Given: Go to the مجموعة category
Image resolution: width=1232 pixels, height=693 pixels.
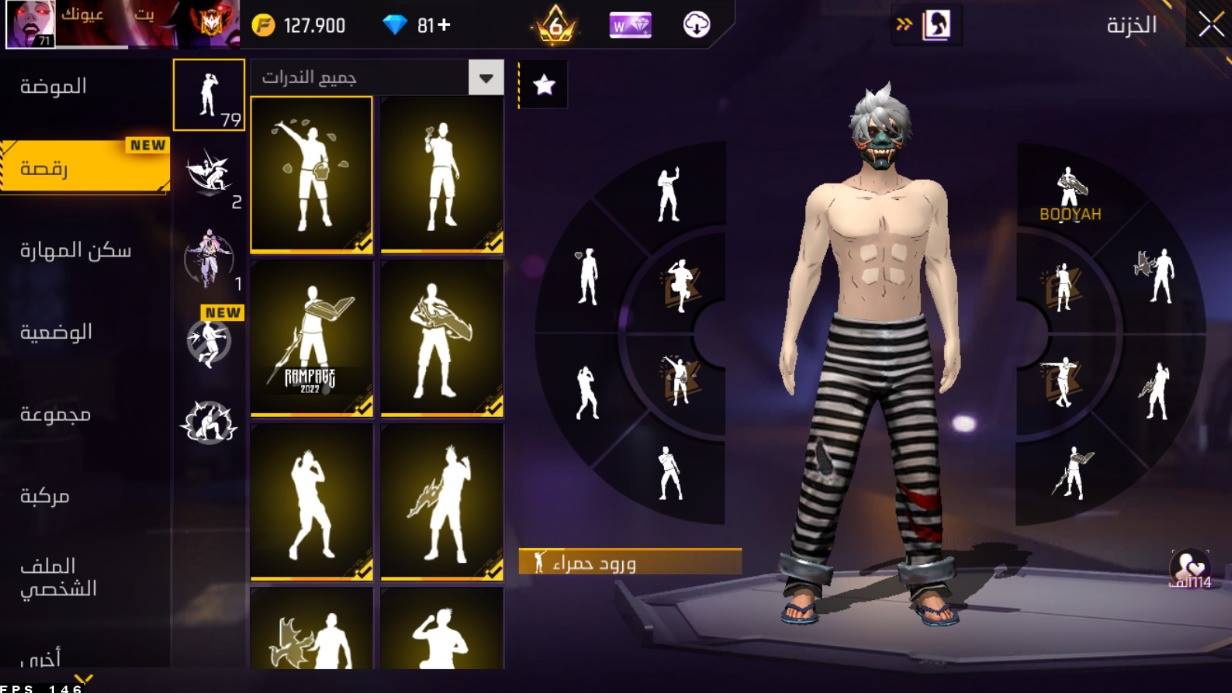Looking at the screenshot, I should (56, 414).
